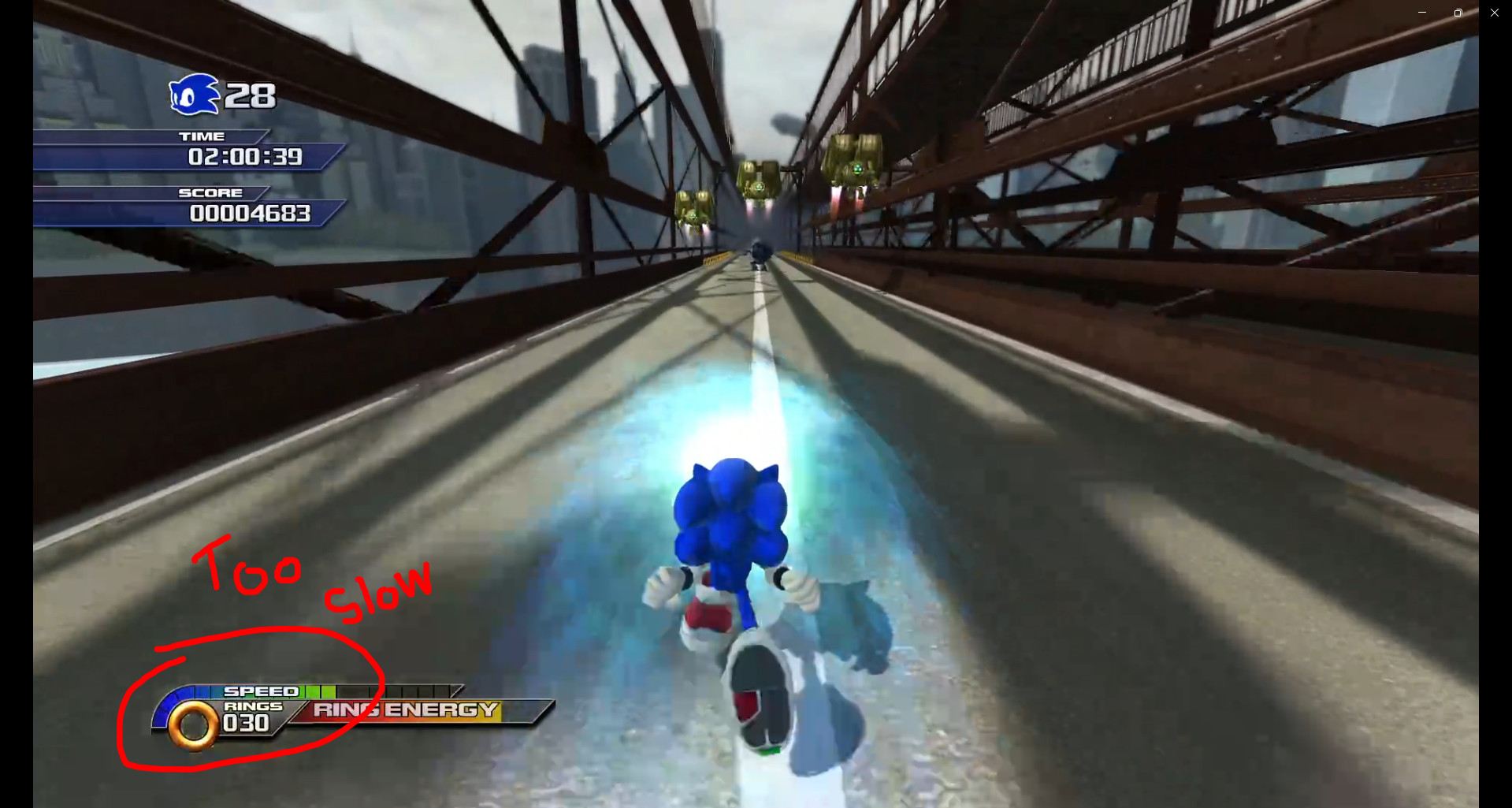Click the SPEED gauge label
Viewport: 1512px width, 808px height.
[260, 691]
